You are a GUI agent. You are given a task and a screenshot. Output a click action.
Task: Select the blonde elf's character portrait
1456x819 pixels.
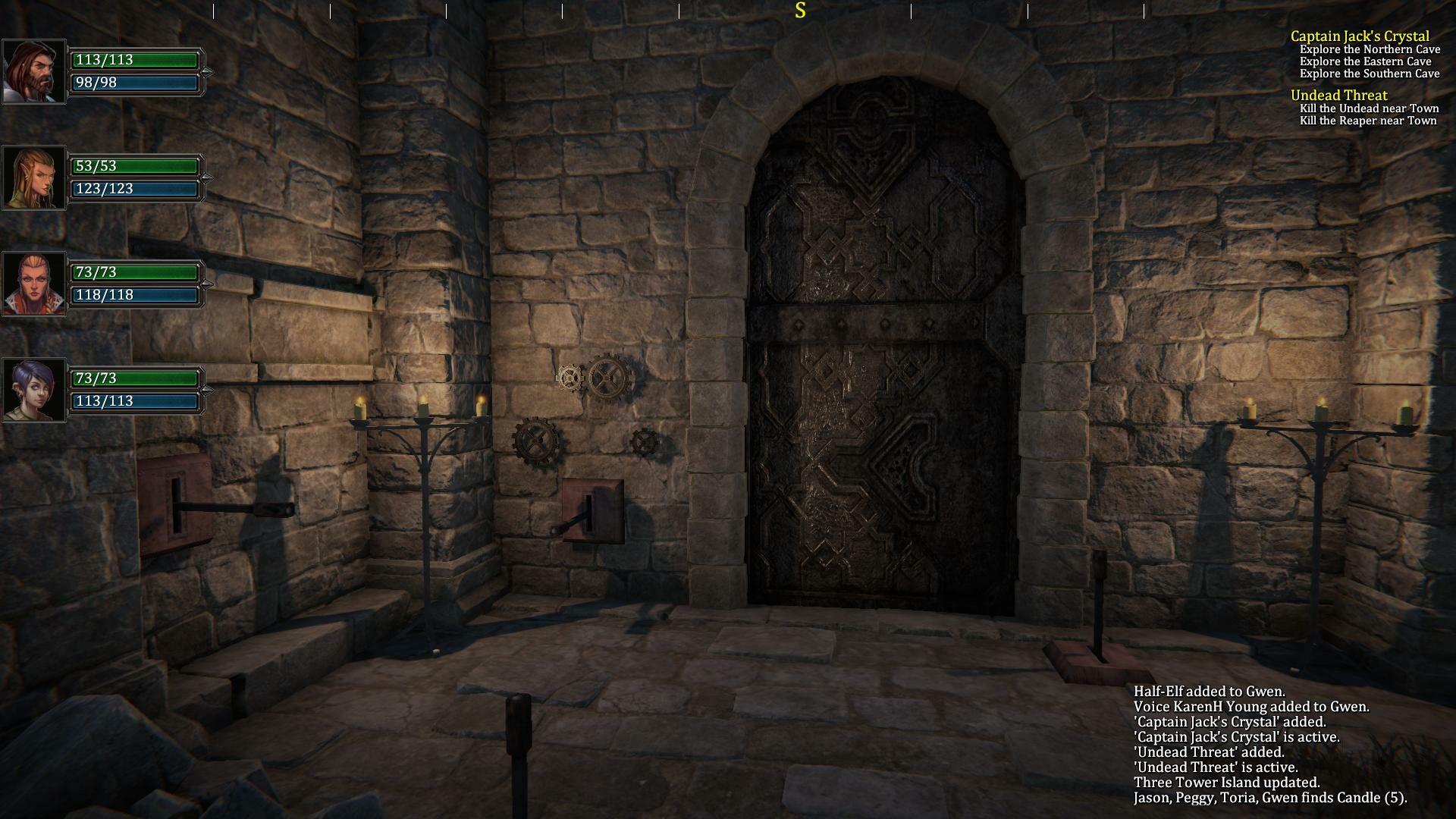coord(33,176)
